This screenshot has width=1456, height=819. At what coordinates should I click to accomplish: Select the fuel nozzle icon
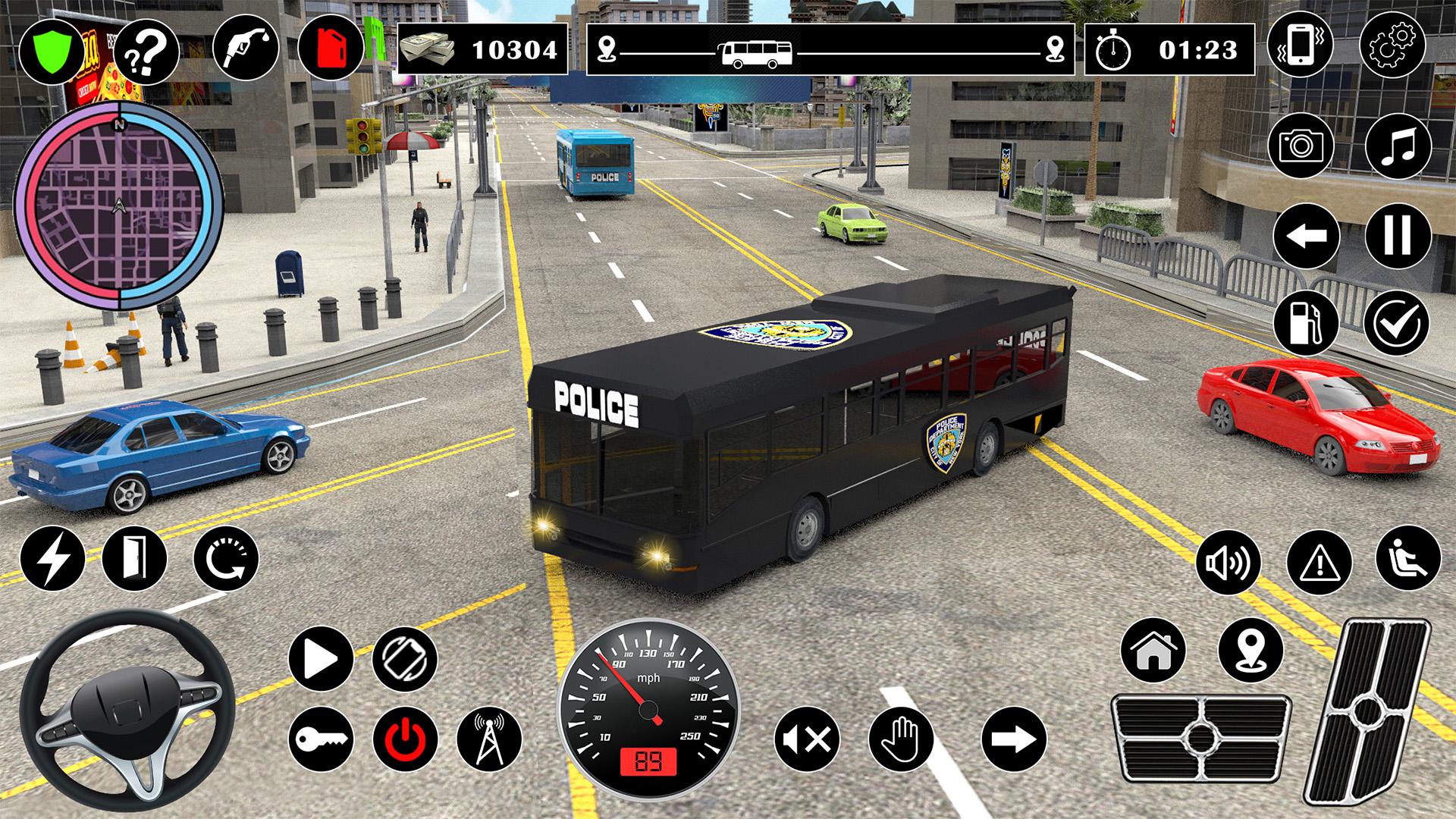tap(246, 47)
